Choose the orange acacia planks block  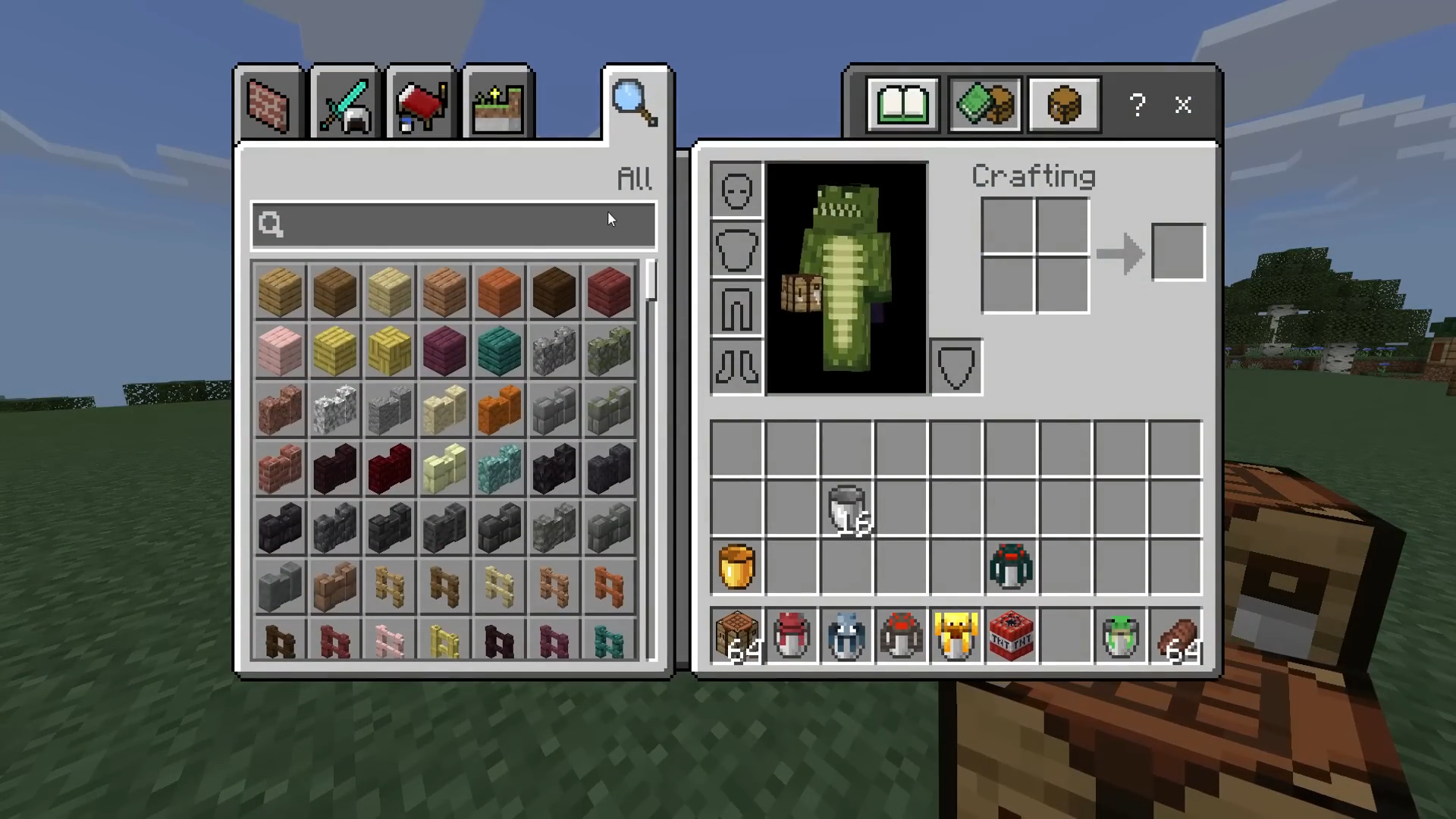(x=499, y=291)
